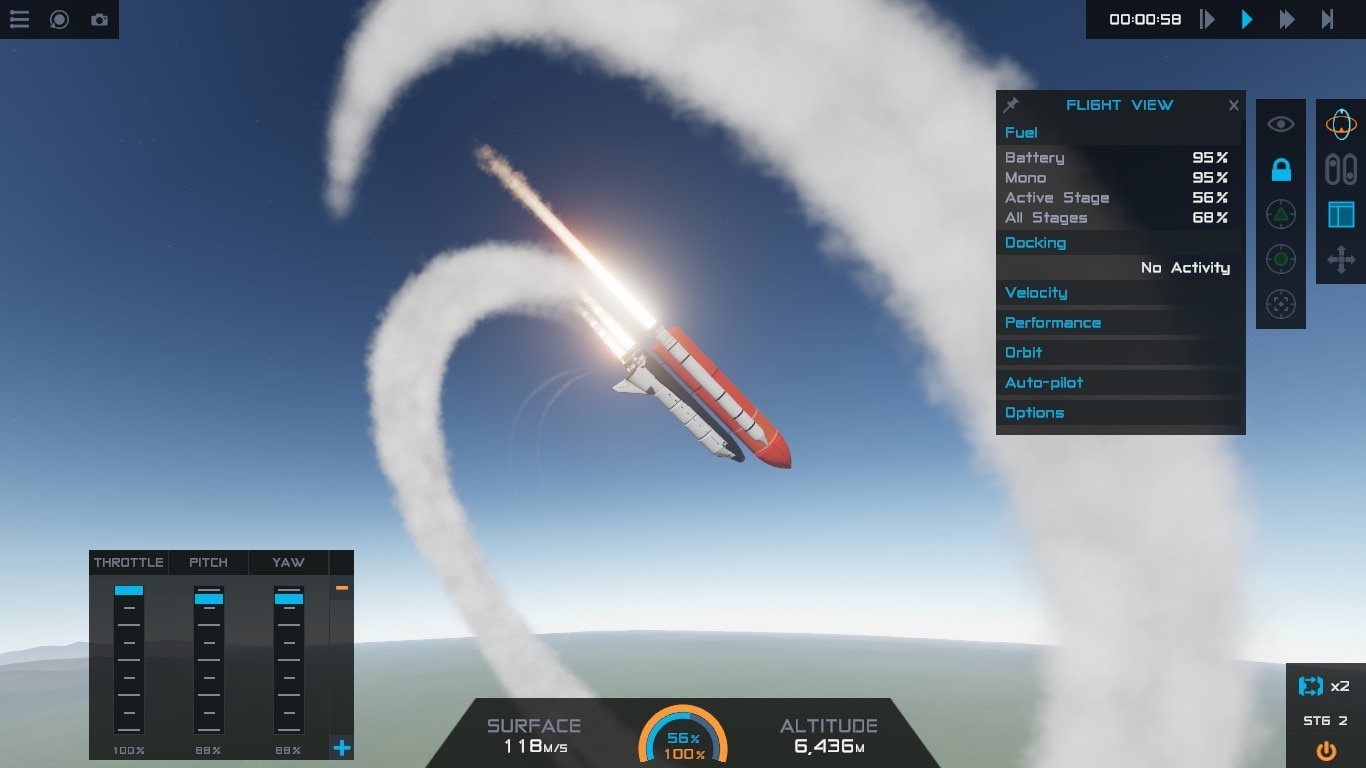Viewport: 1366px width, 768px height.
Task: Slow down time with step-play button
Action: pyautogui.click(x=1208, y=19)
